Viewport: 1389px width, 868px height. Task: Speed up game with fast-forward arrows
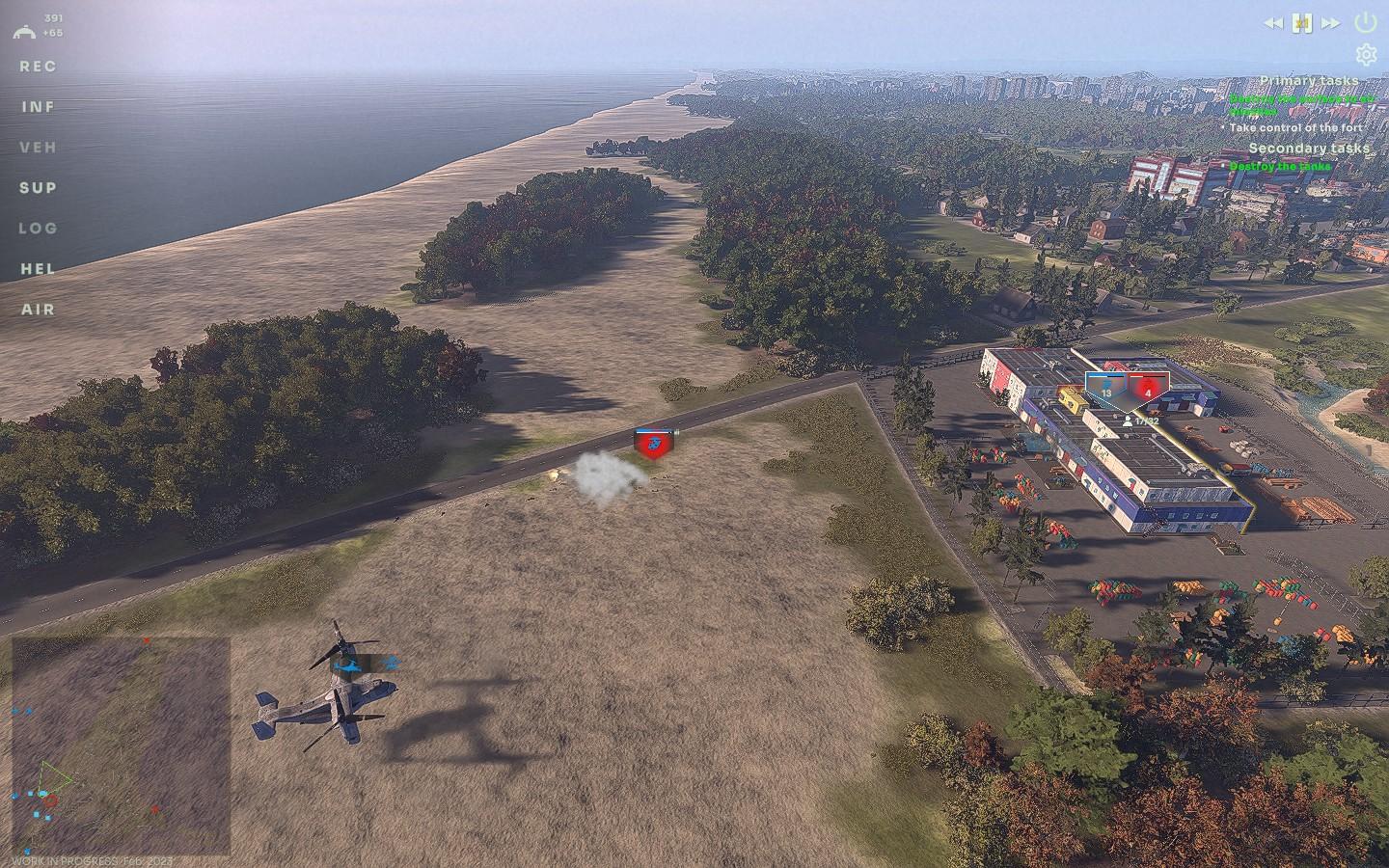click(1331, 22)
